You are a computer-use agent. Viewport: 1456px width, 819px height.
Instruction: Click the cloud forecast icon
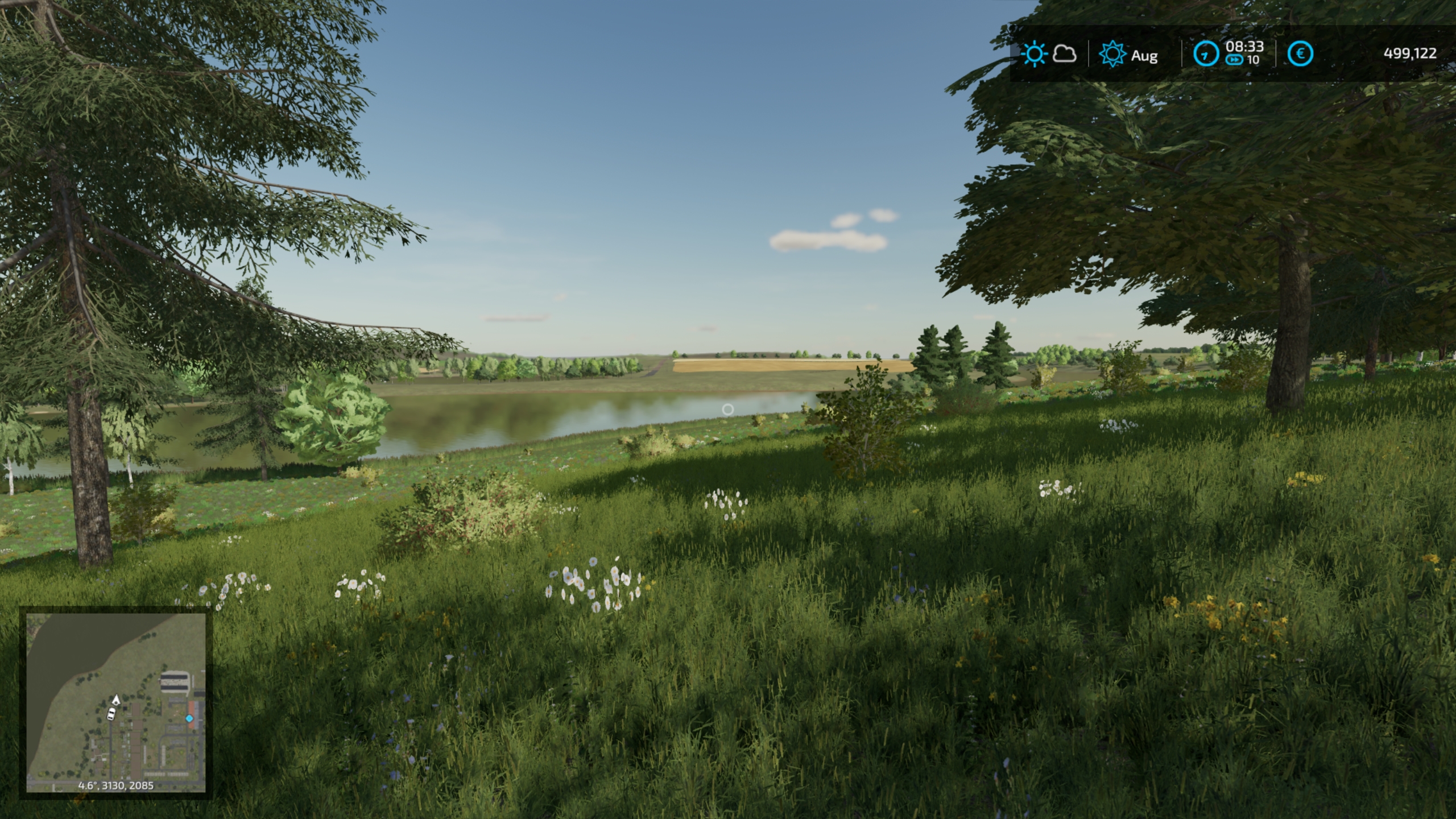(1064, 55)
